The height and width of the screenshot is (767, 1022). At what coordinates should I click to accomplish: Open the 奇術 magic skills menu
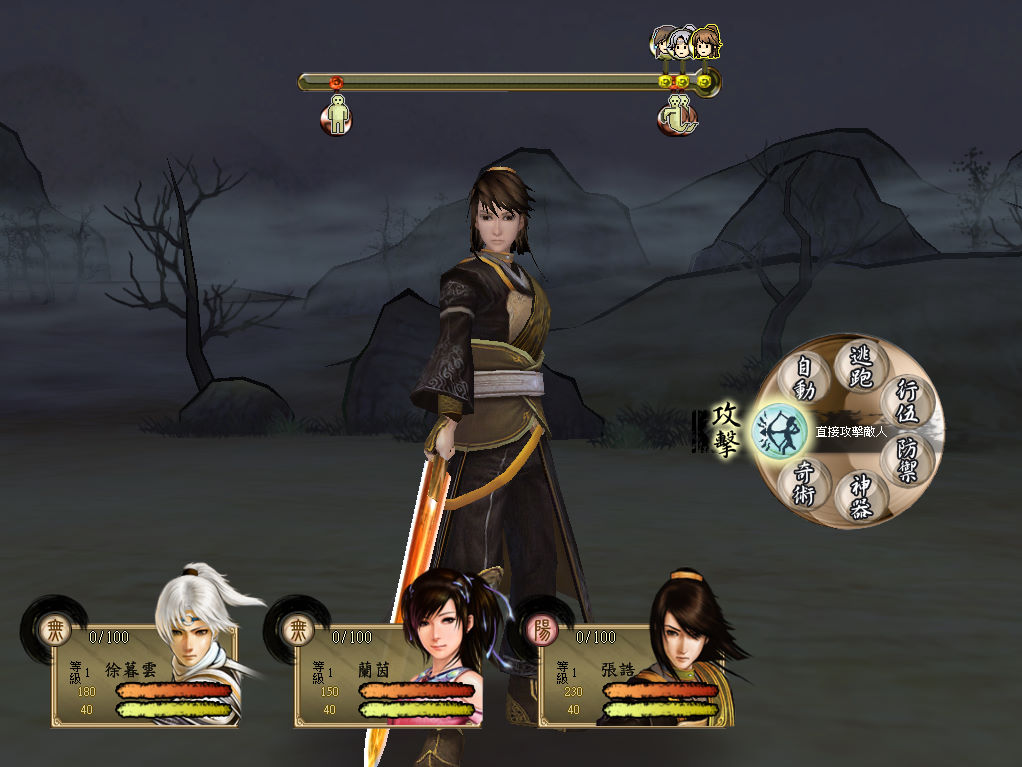(x=805, y=483)
